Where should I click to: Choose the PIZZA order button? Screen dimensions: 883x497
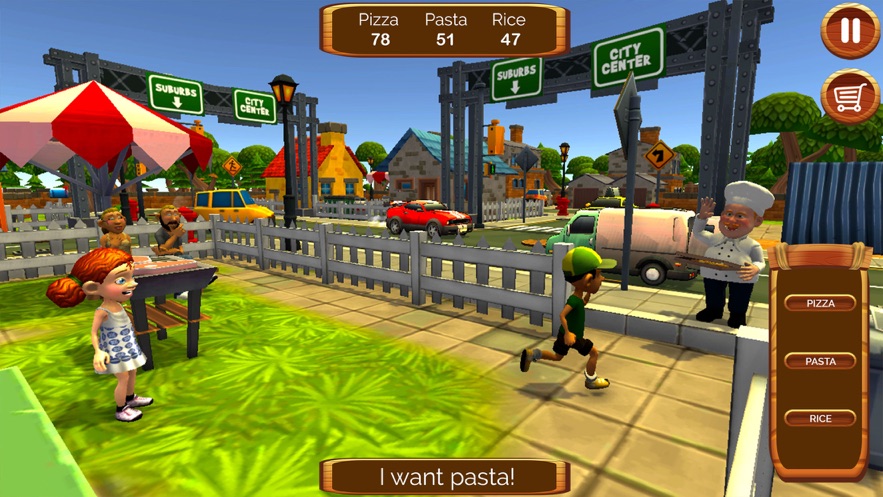(x=820, y=303)
